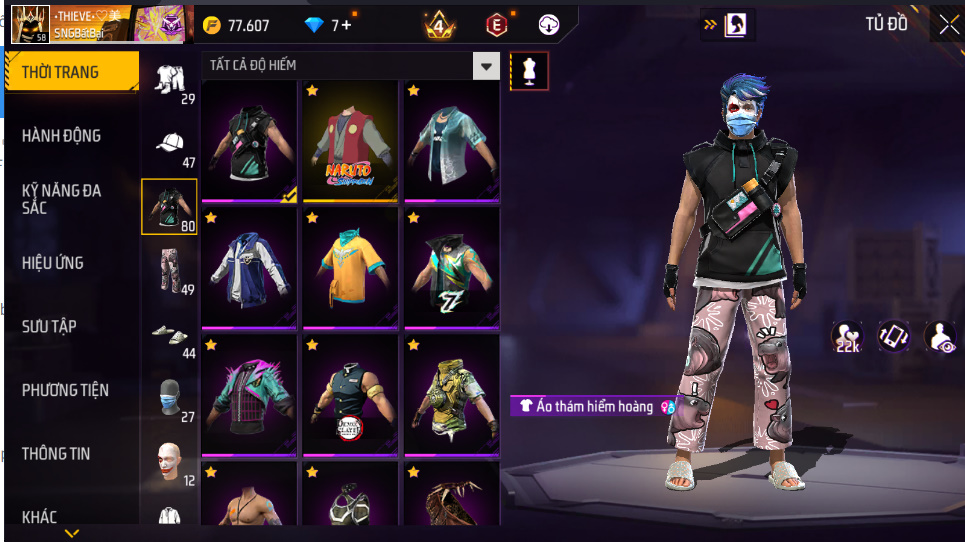Open the diamond currency top-up
The height and width of the screenshot is (542, 965).
click(328, 25)
